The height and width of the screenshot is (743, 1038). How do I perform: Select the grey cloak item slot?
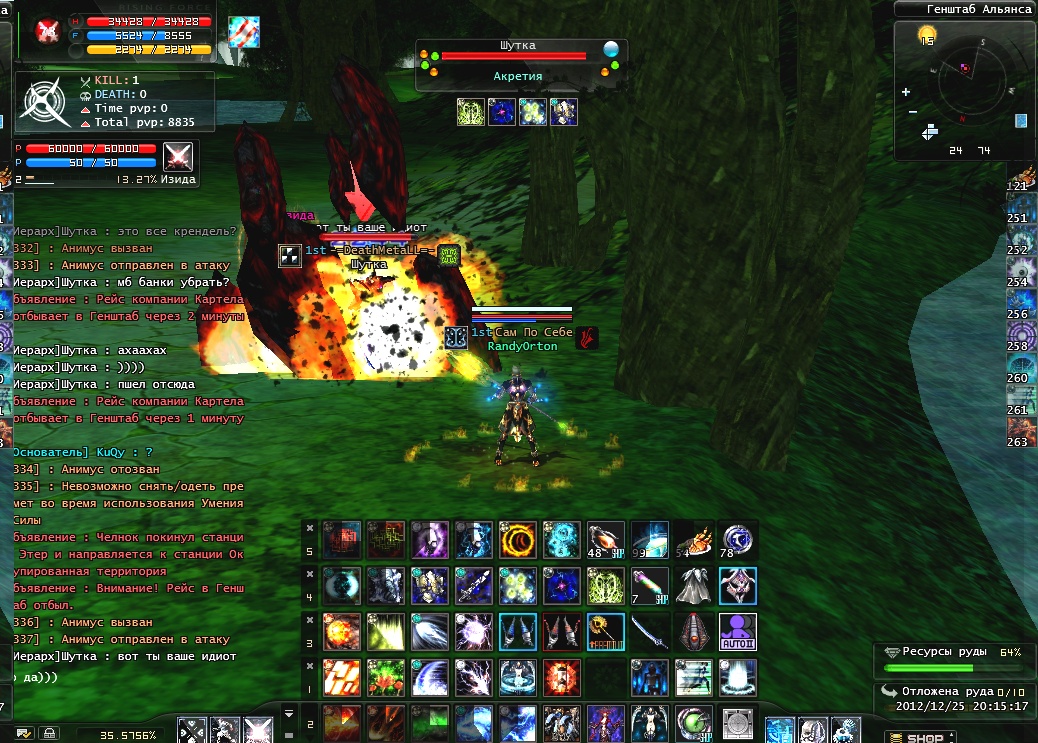(x=693, y=586)
